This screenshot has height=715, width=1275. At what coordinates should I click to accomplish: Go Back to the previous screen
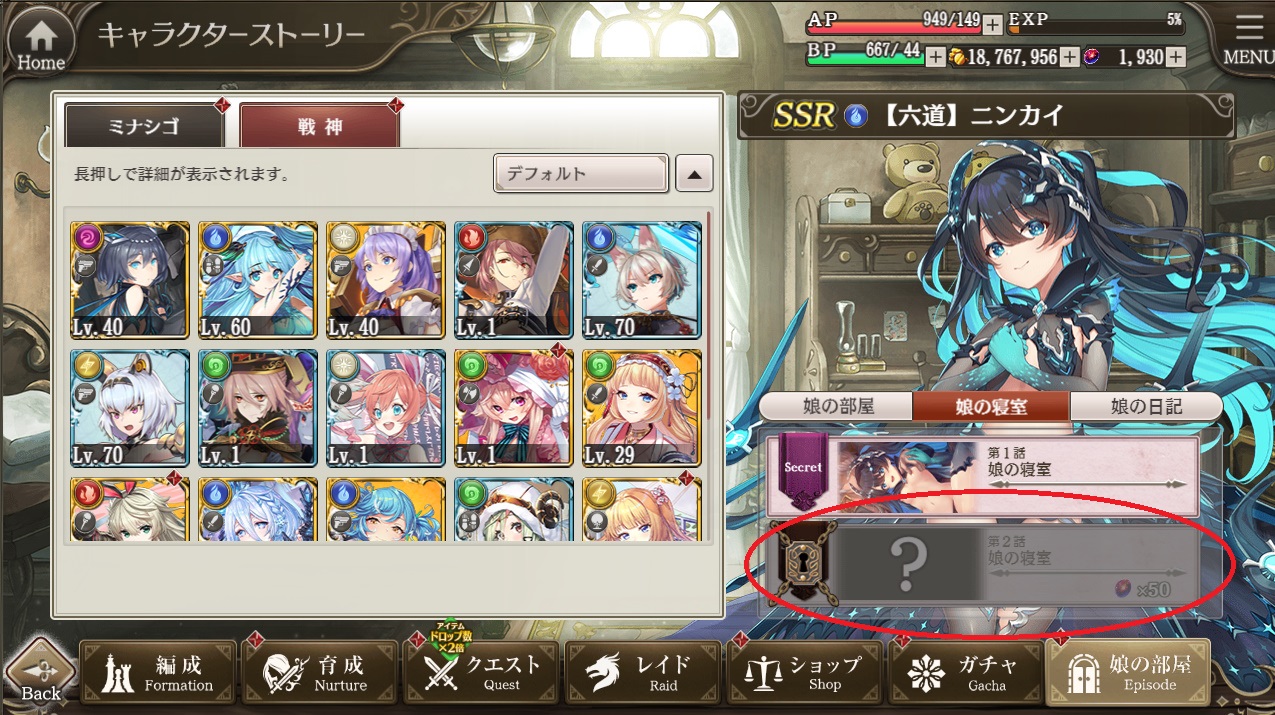click(41, 672)
